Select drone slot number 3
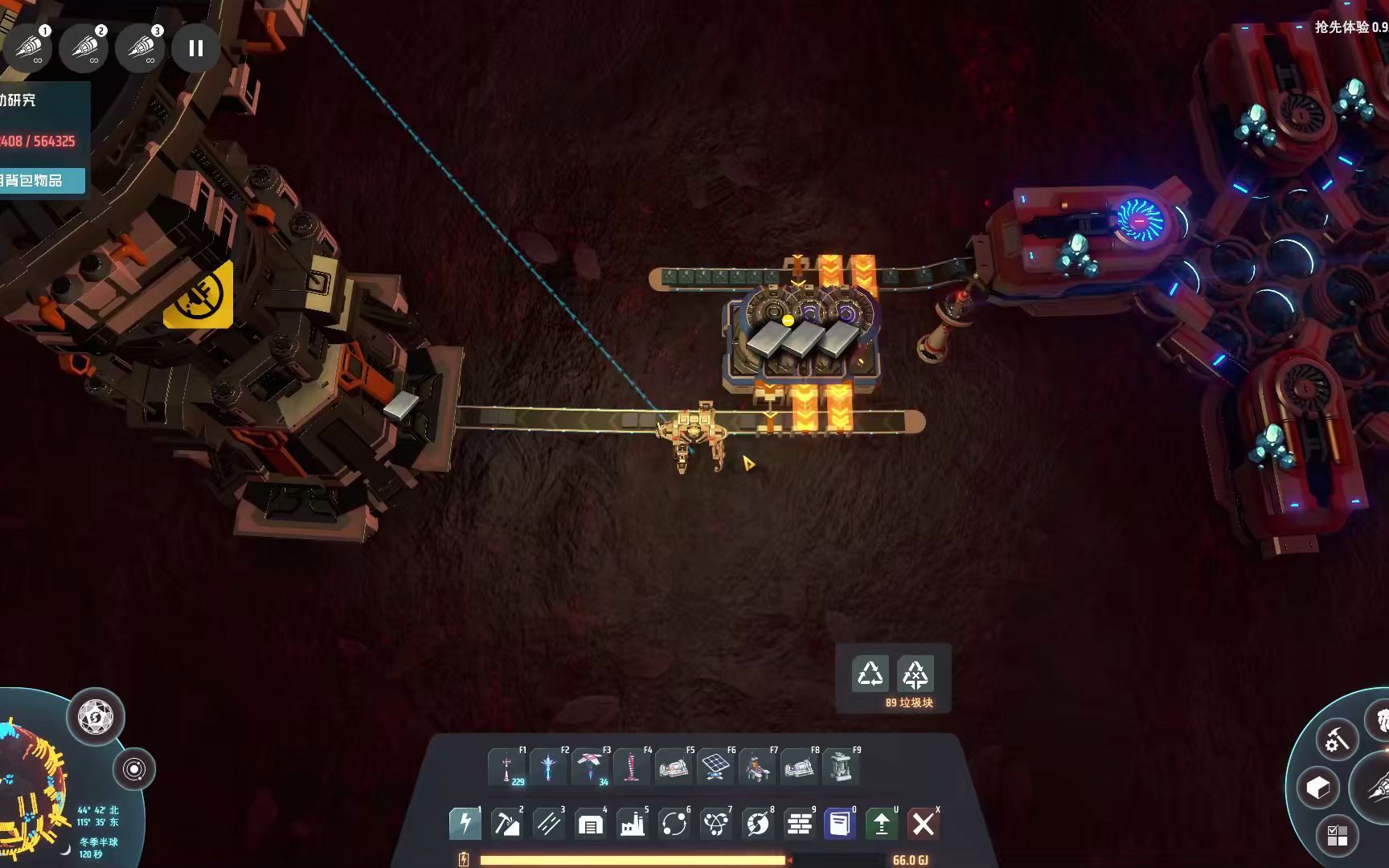The image size is (1389, 868). tap(140, 47)
